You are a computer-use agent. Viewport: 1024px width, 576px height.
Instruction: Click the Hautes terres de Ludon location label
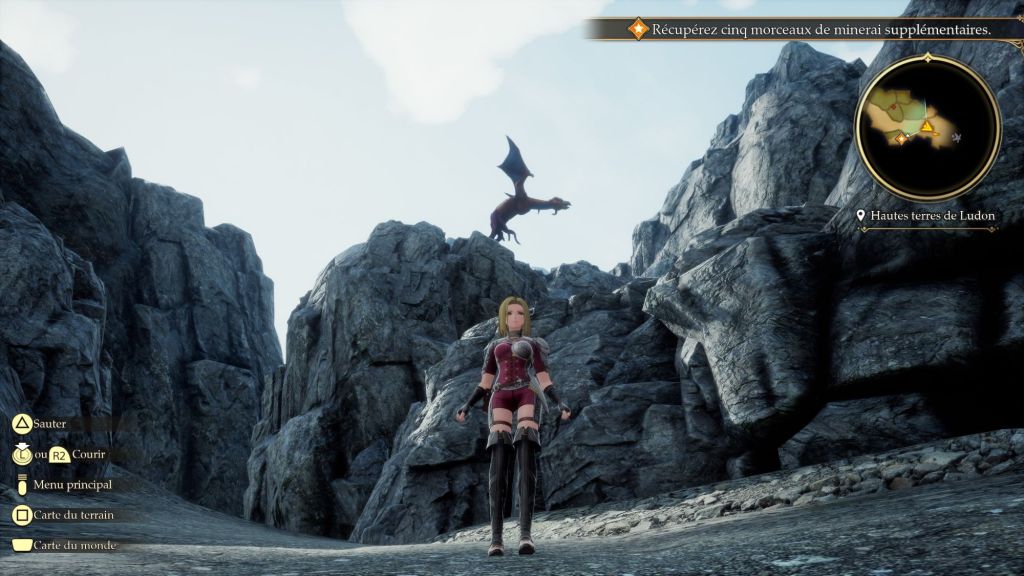(927, 216)
